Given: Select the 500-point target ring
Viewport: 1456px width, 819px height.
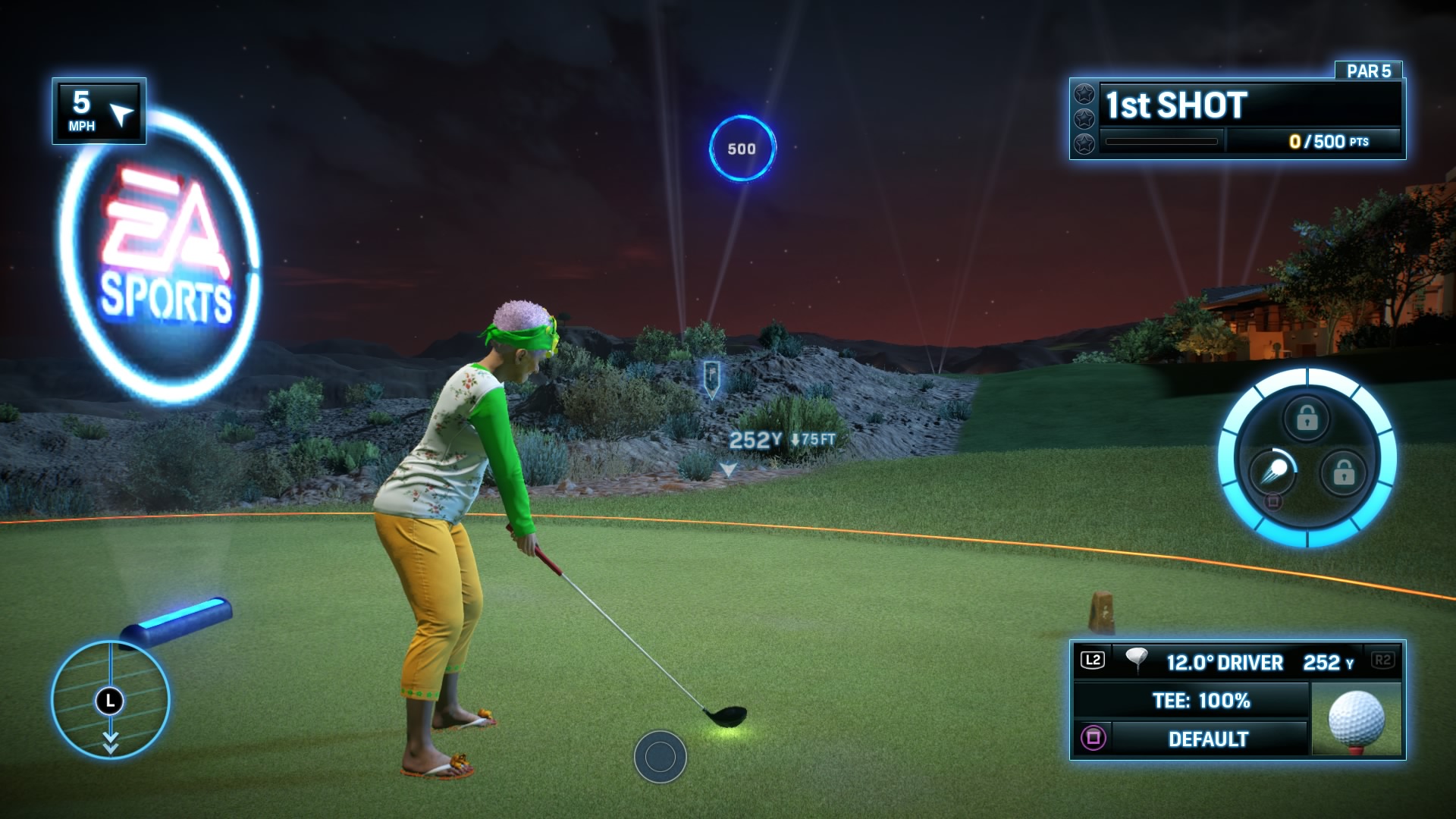Looking at the screenshot, I should (741, 149).
